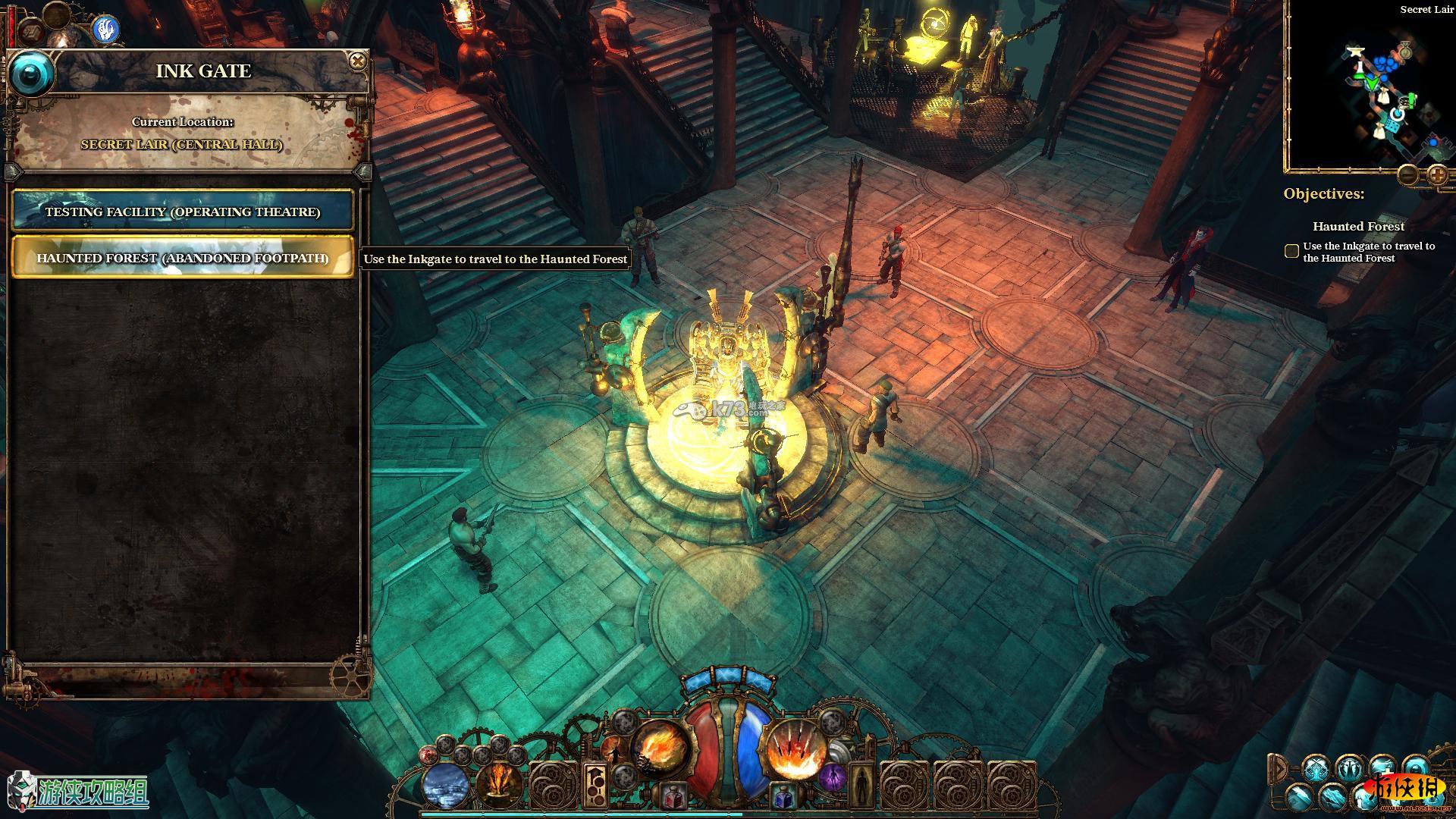This screenshot has height=819, width=1456.
Task: Zoom in the minimap with plus button
Action: pos(1437,175)
